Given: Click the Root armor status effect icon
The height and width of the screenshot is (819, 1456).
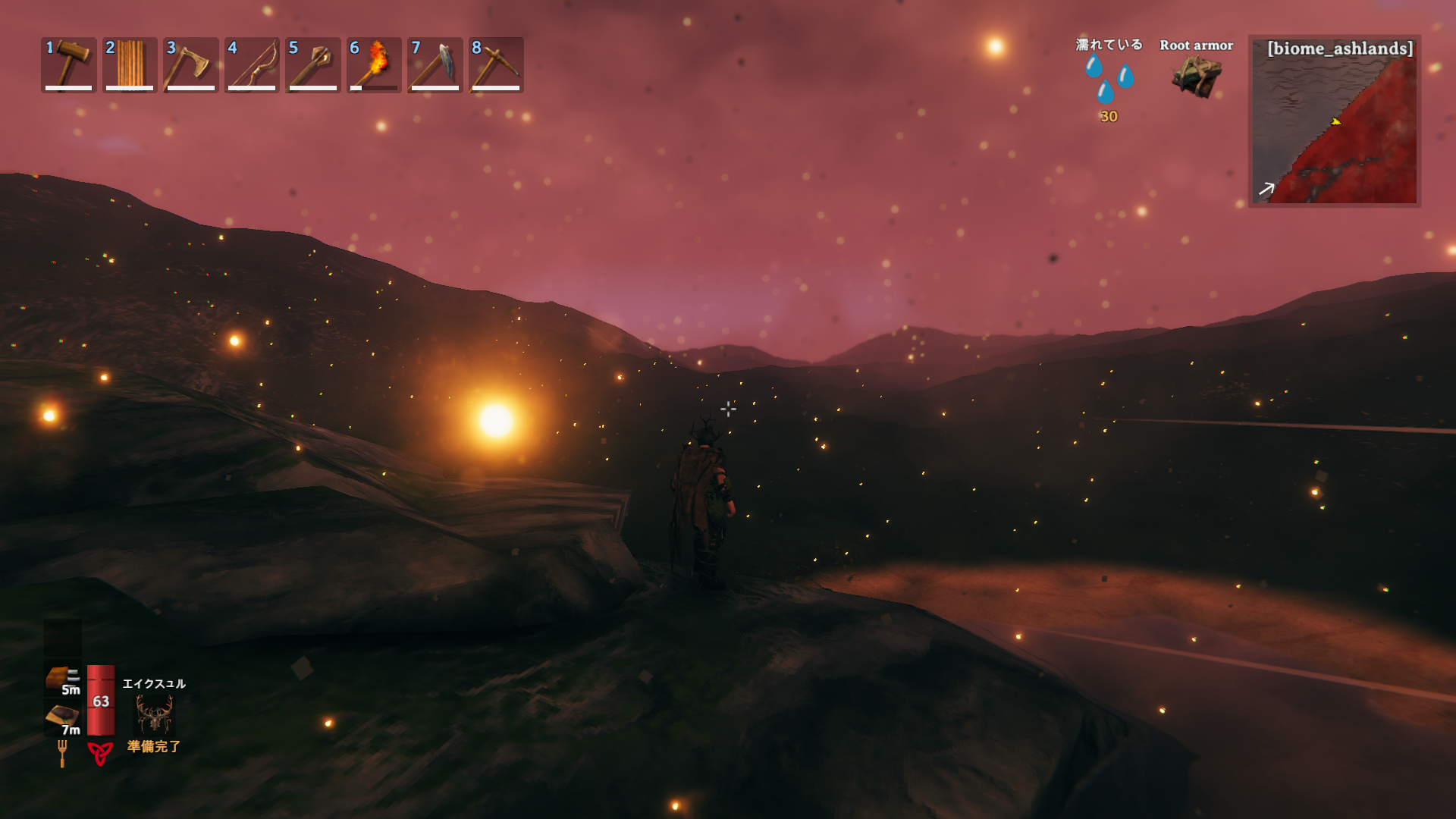Looking at the screenshot, I should click(x=1196, y=76).
